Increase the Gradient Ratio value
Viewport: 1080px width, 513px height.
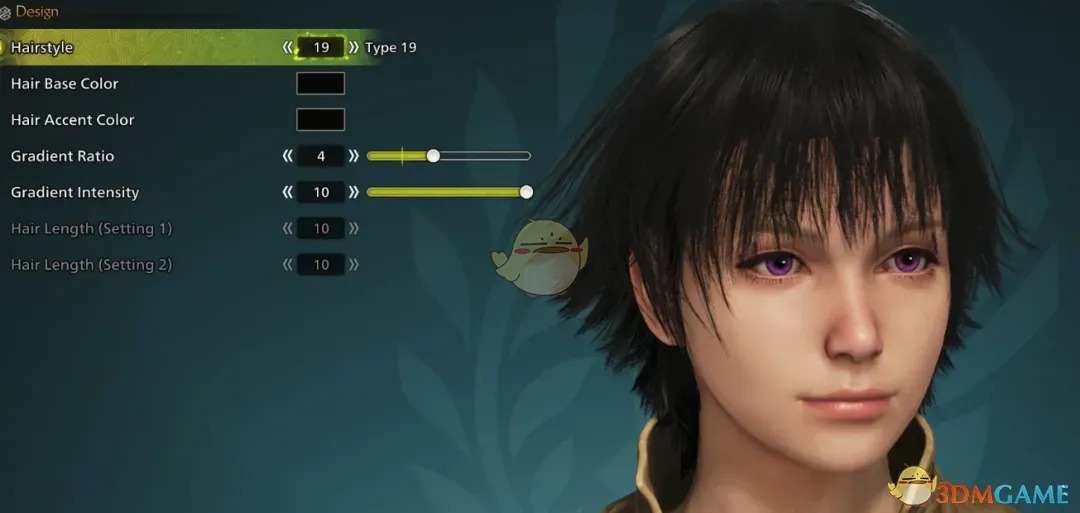353,156
